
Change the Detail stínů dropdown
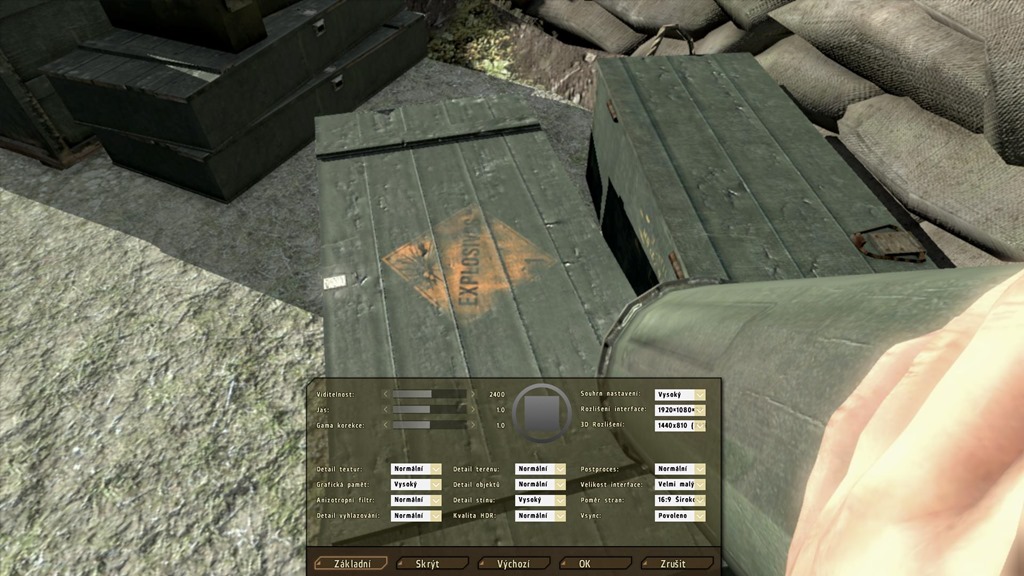(540, 500)
